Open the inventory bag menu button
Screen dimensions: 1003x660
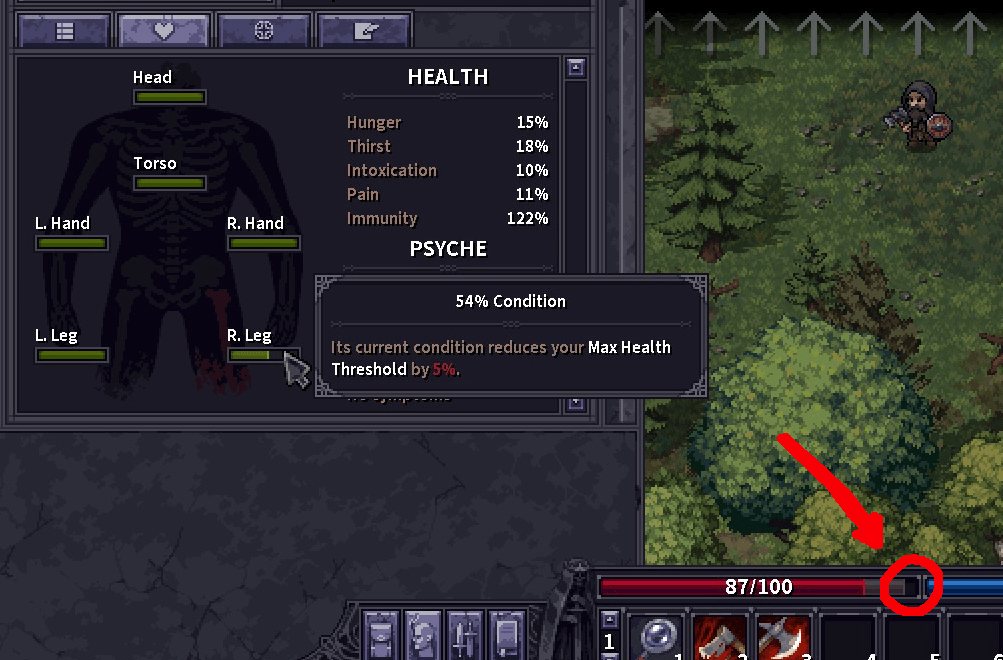381,636
